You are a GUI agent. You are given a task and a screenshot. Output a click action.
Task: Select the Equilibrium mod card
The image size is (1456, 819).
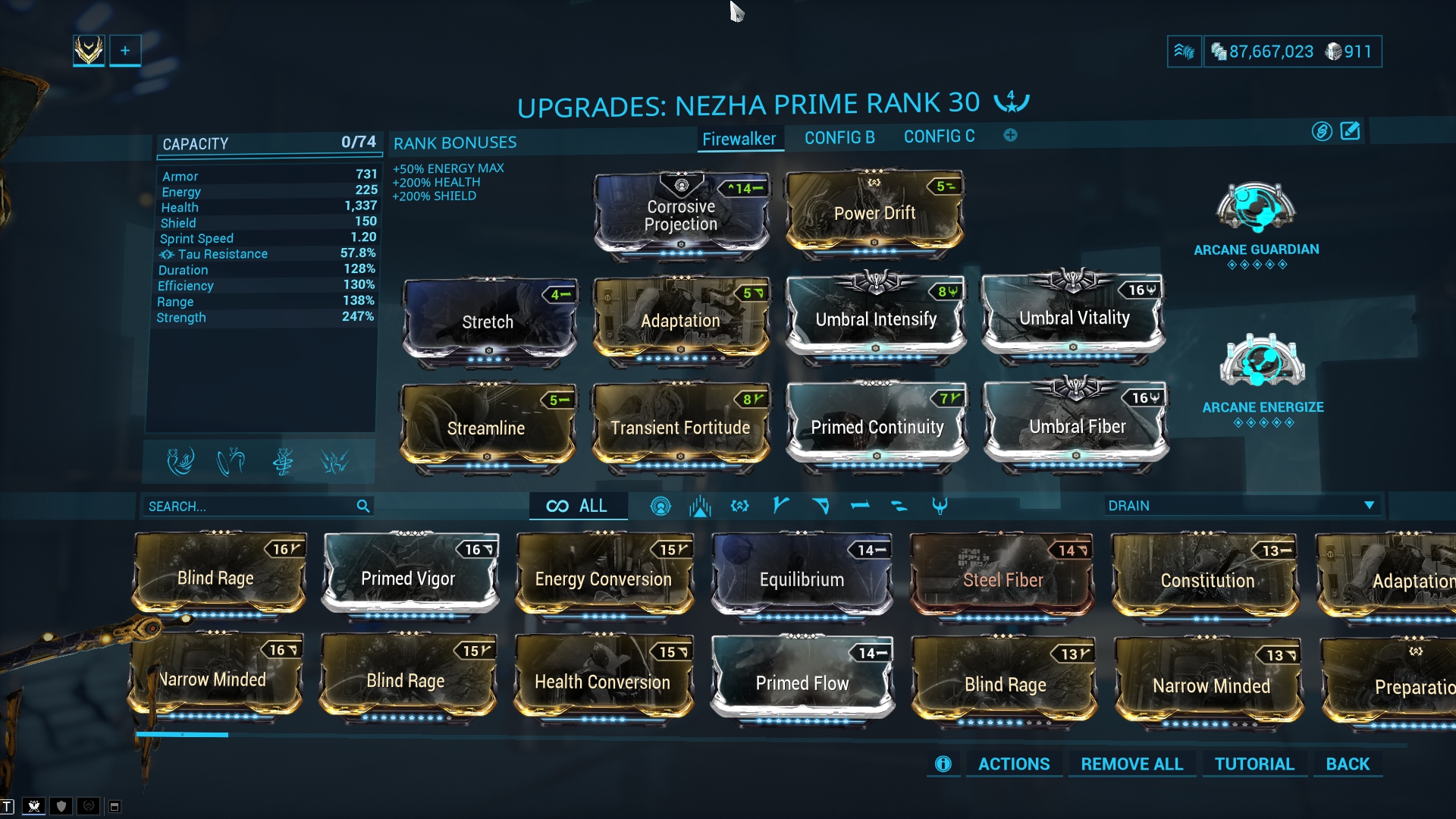pyautogui.click(x=802, y=579)
